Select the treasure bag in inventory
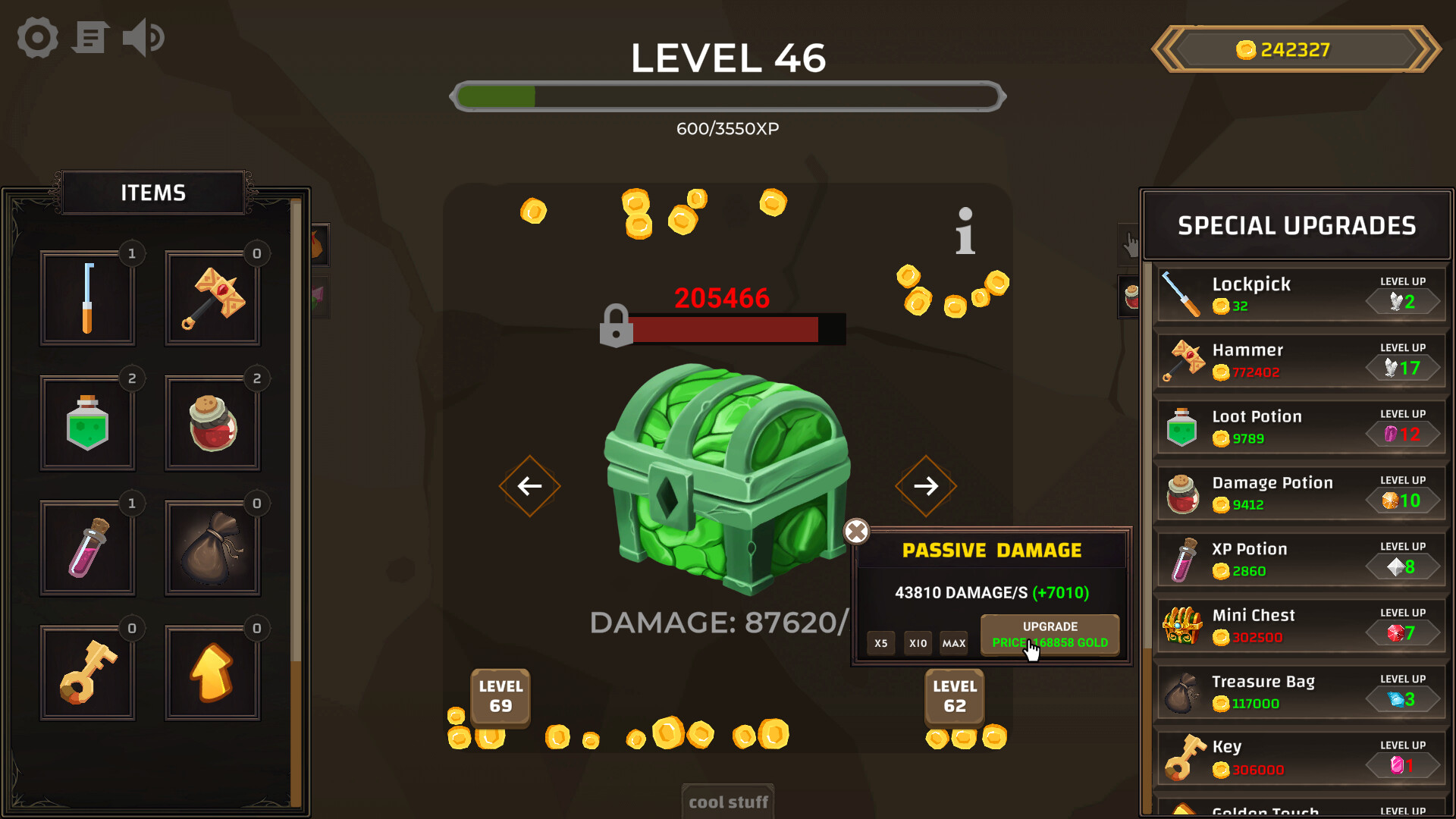Image resolution: width=1456 pixels, height=819 pixels. (x=213, y=548)
